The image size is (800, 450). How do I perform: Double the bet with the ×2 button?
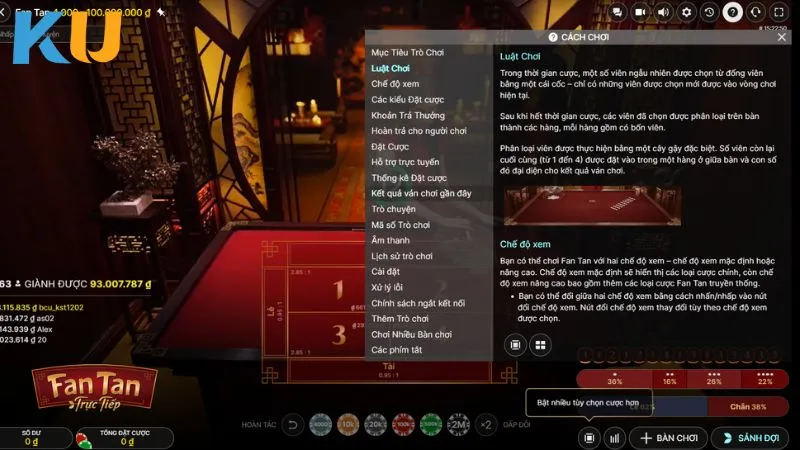point(486,425)
